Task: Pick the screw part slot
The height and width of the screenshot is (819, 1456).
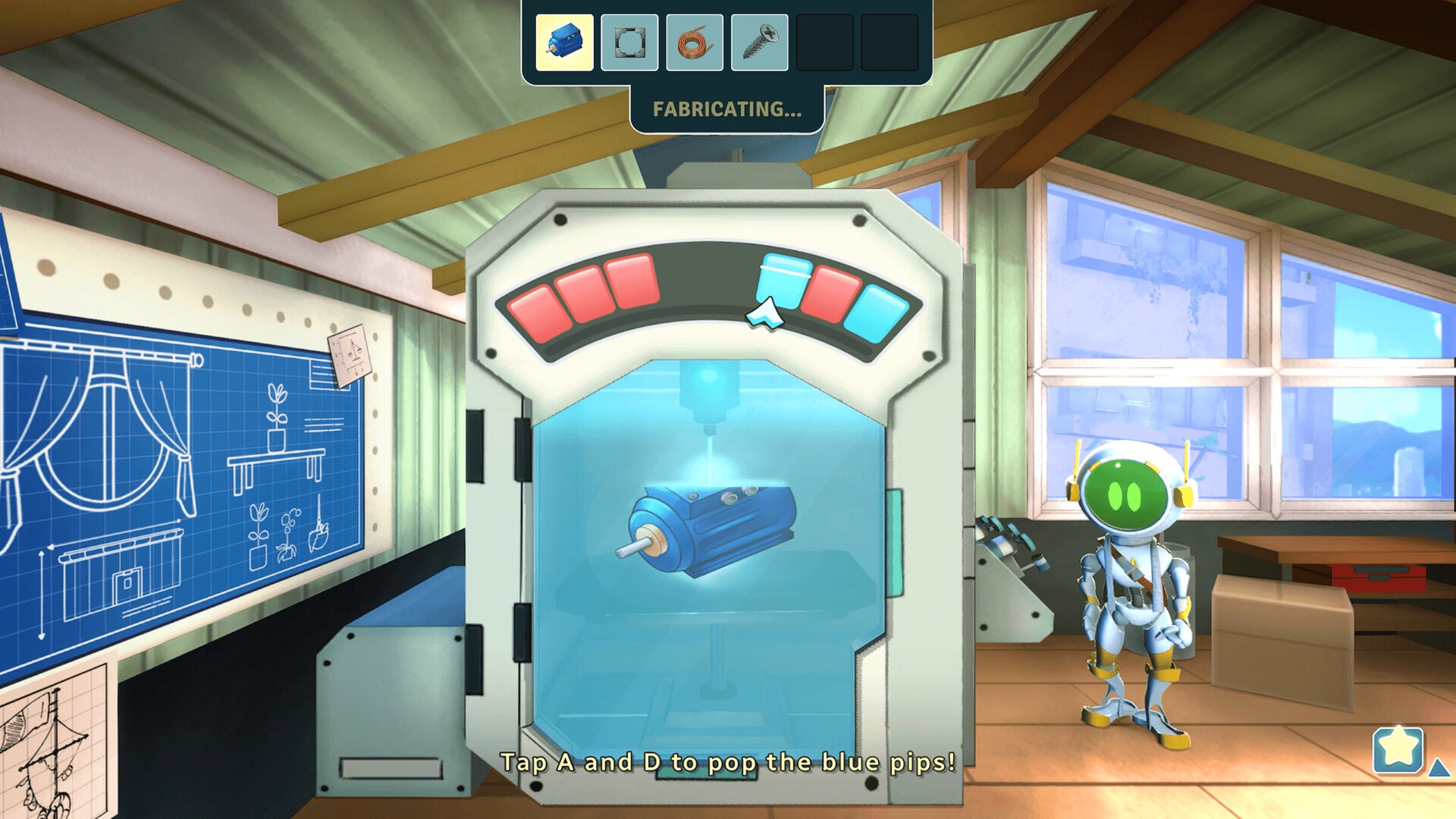Action: tap(759, 42)
